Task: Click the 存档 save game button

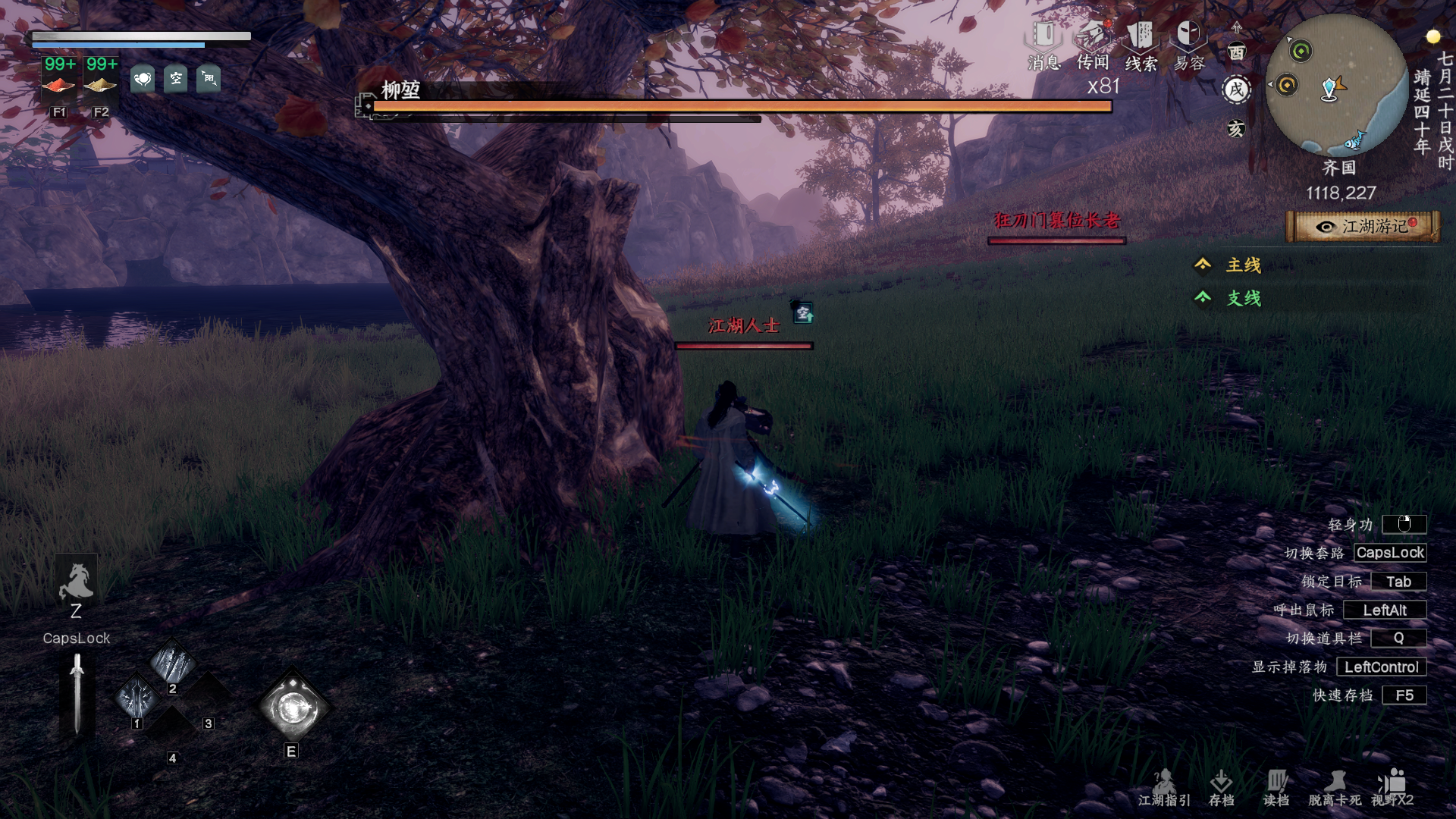Action: [x=1221, y=788]
